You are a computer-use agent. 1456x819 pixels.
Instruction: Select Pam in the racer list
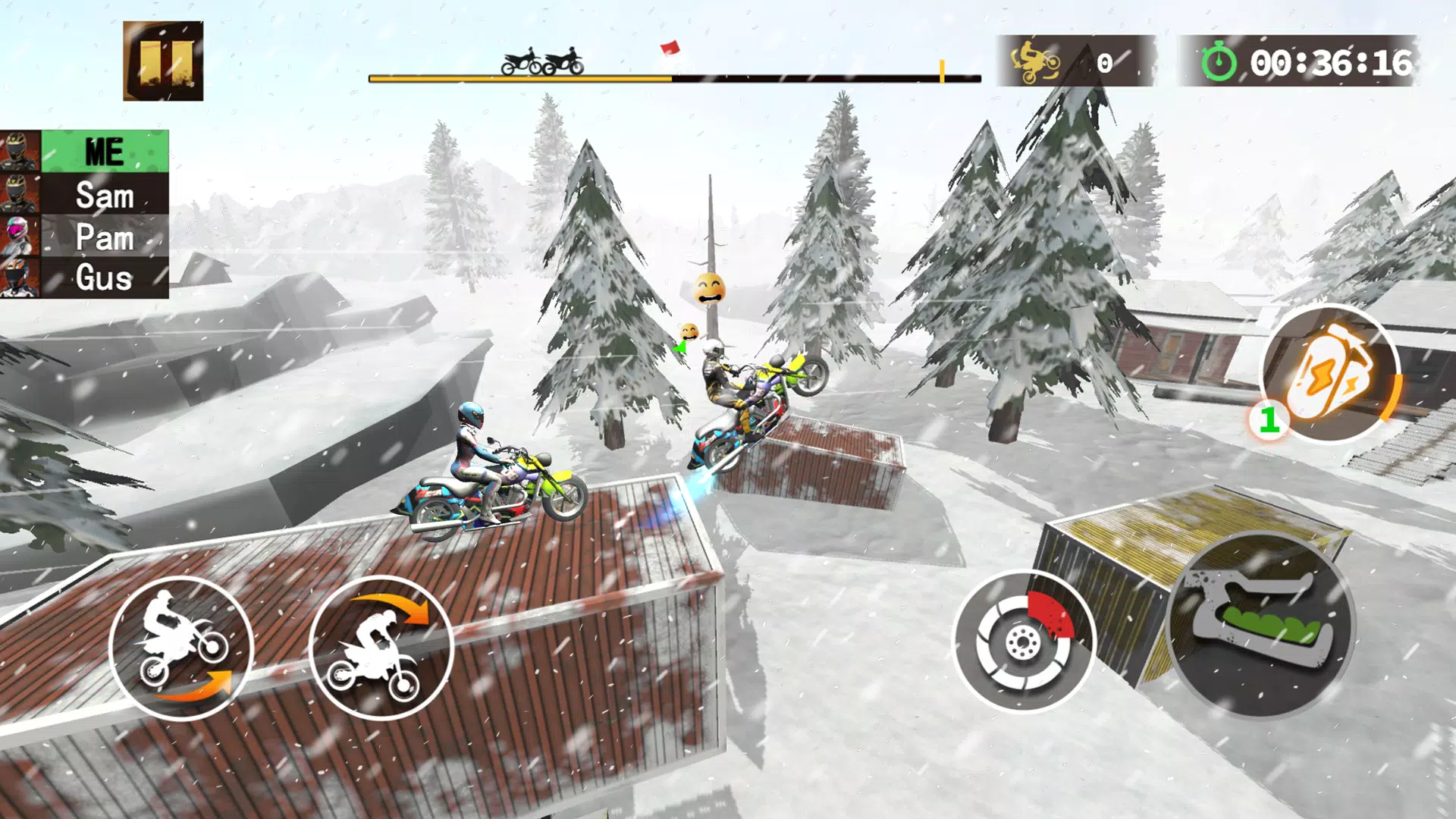[x=104, y=237]
